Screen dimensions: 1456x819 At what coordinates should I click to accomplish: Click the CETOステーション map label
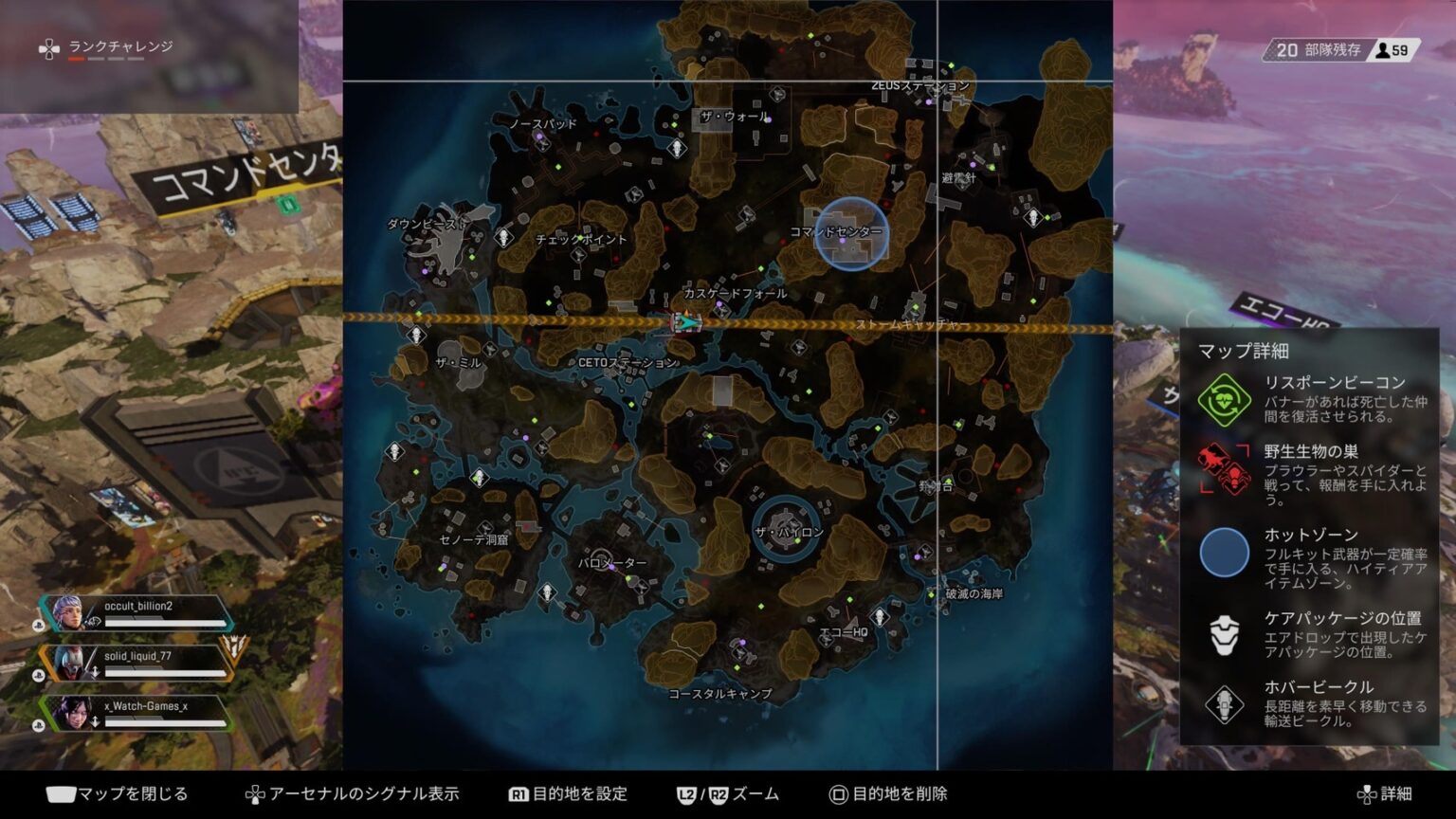click(x=628, y=362)
